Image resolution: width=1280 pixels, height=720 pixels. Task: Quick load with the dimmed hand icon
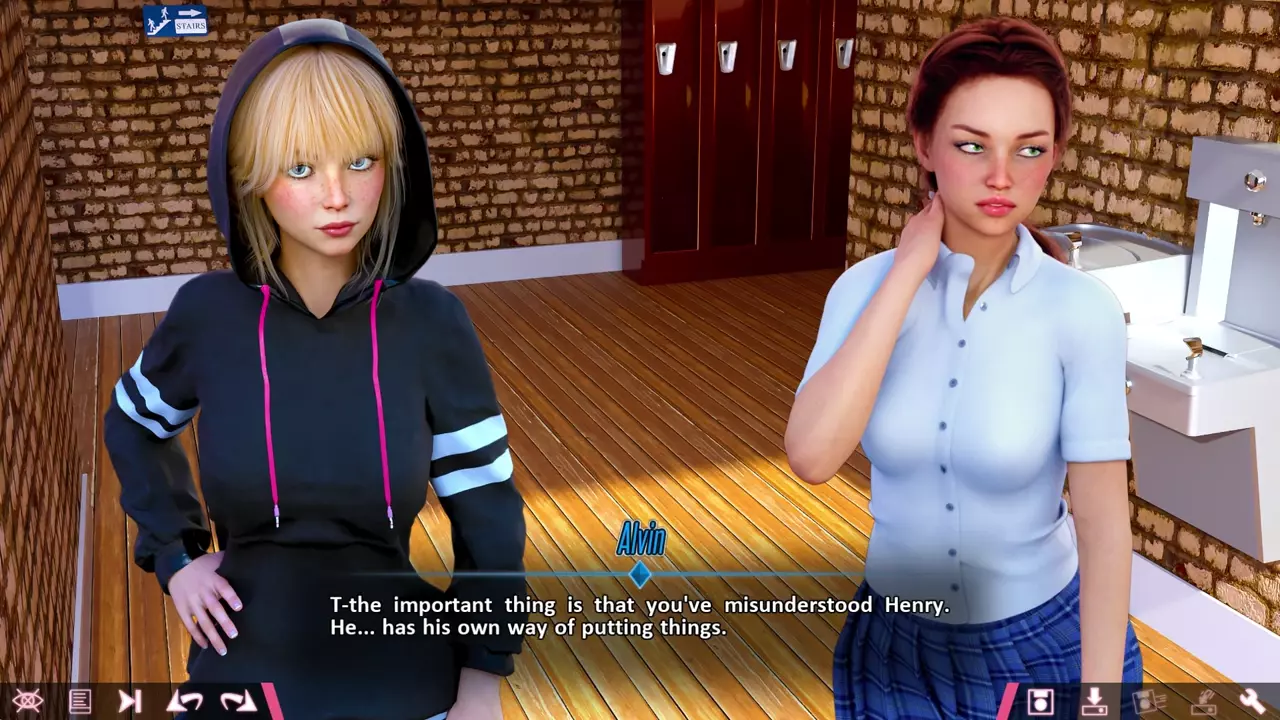tap(1202, 701)
